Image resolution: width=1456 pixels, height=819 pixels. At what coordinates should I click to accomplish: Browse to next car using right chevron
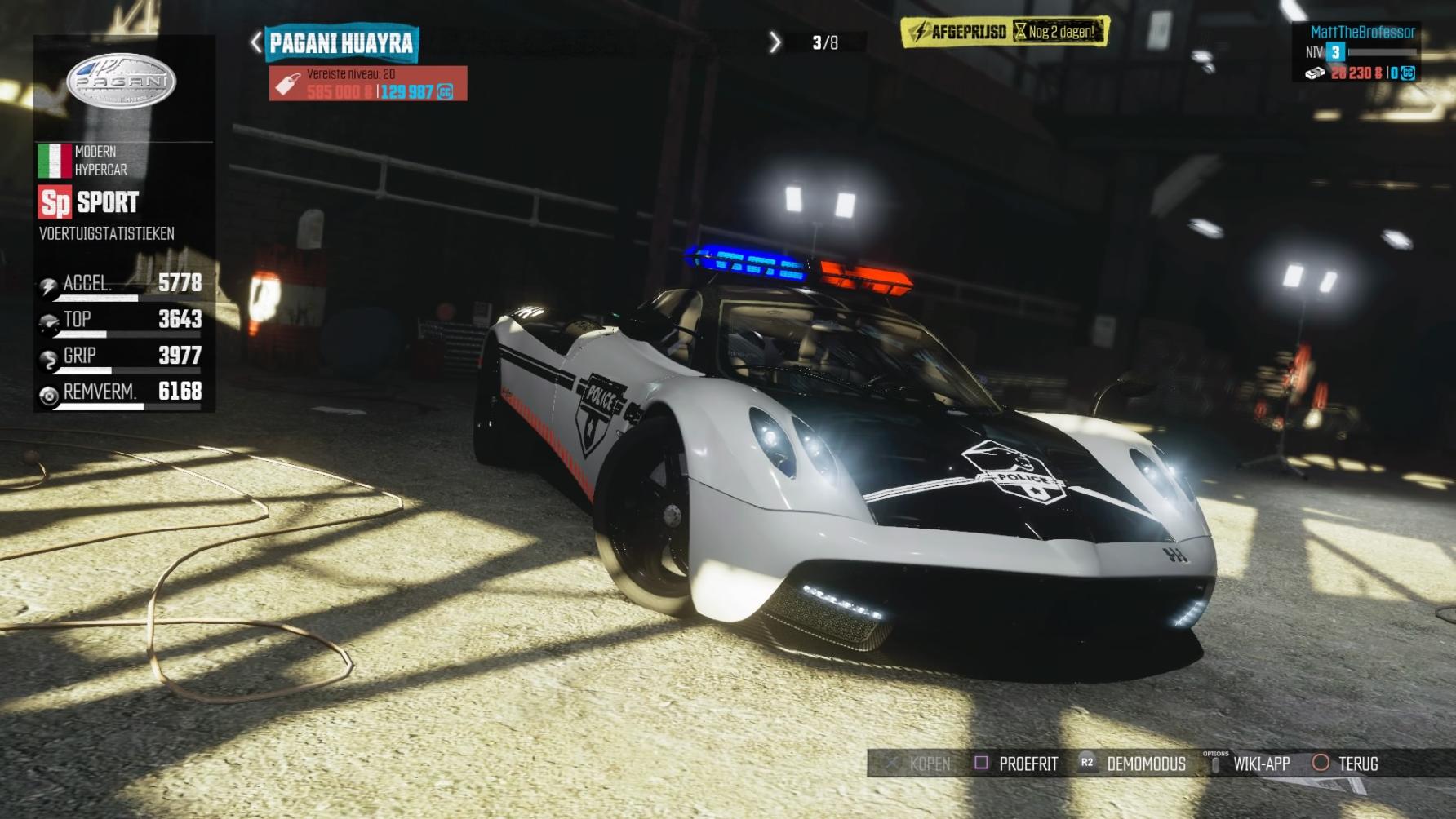point(774,40)
